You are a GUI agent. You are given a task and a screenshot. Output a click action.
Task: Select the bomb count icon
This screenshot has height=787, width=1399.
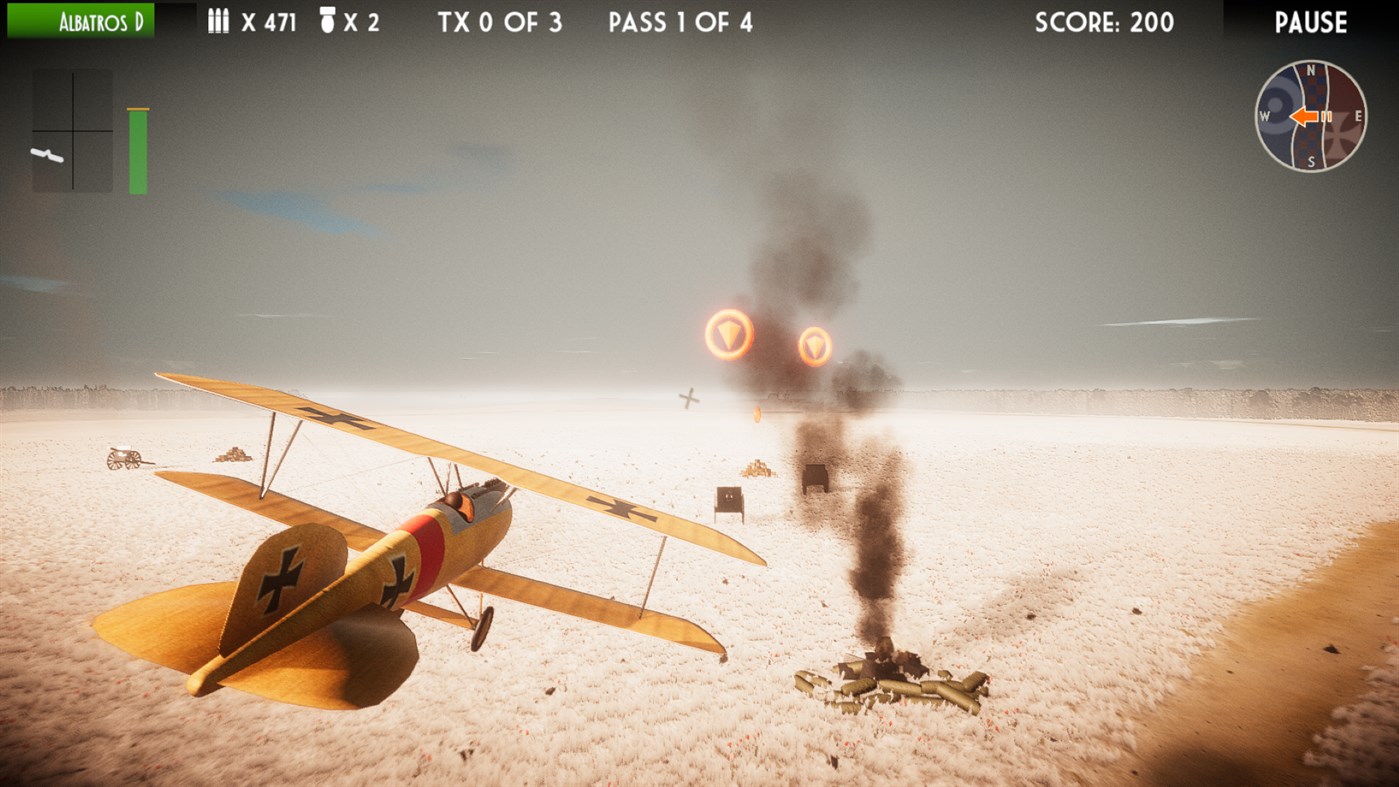pos(330,21)
